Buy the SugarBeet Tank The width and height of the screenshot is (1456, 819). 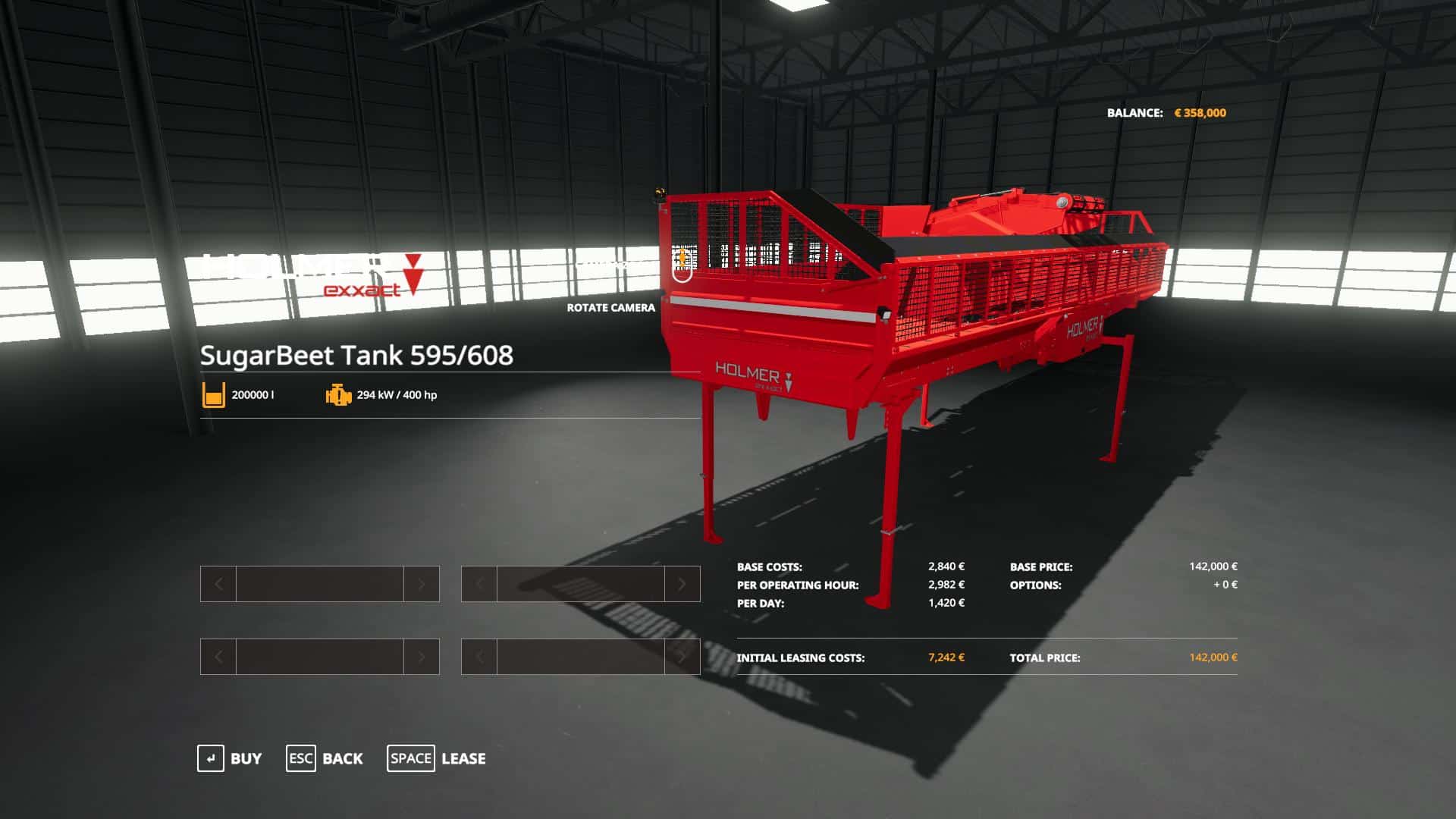[230, 758]
